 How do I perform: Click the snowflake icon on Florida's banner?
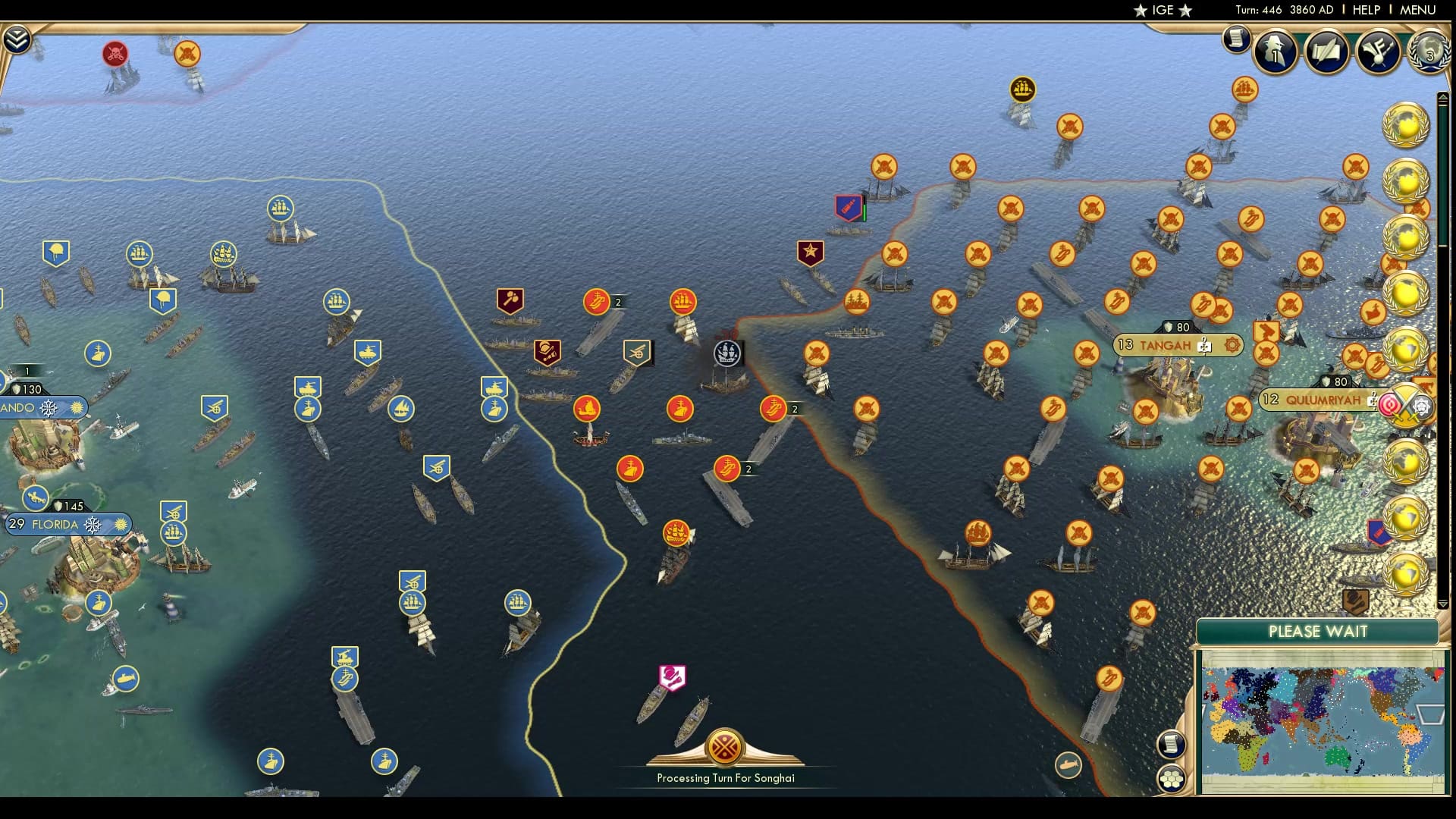pyautogui.click(x=93, y=525)
